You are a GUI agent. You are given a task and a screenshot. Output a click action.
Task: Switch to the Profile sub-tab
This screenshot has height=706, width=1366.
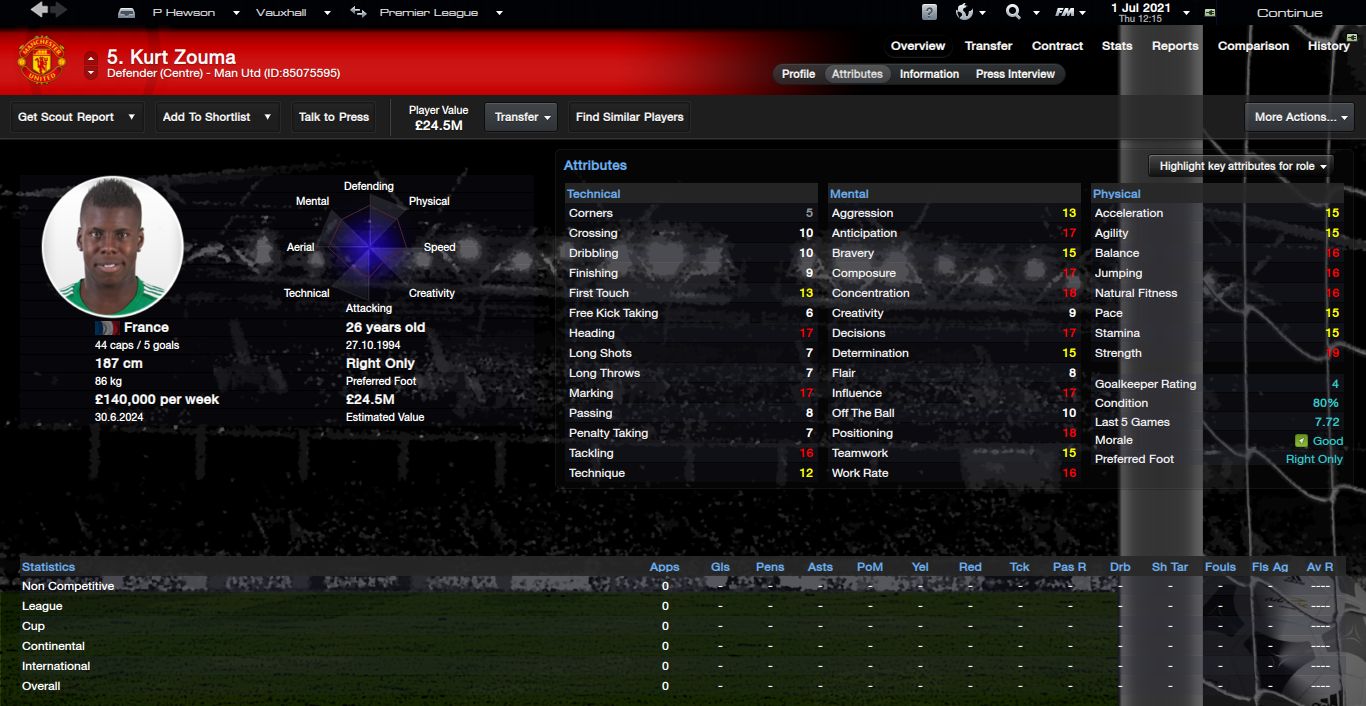coord(798,74)
